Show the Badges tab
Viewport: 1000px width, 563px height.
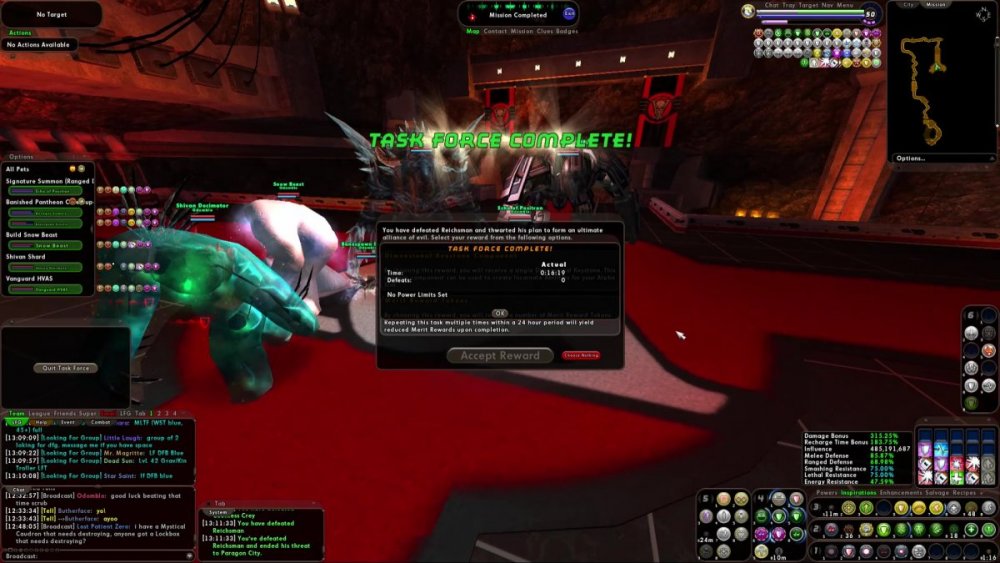pos(568,31)
